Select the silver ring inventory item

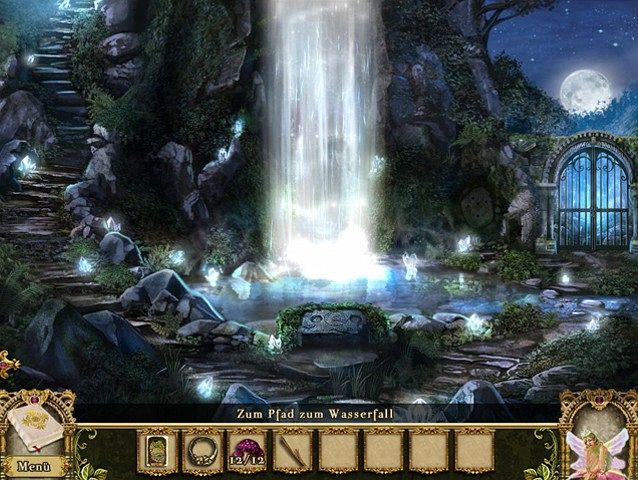click(x=201, y=449)
